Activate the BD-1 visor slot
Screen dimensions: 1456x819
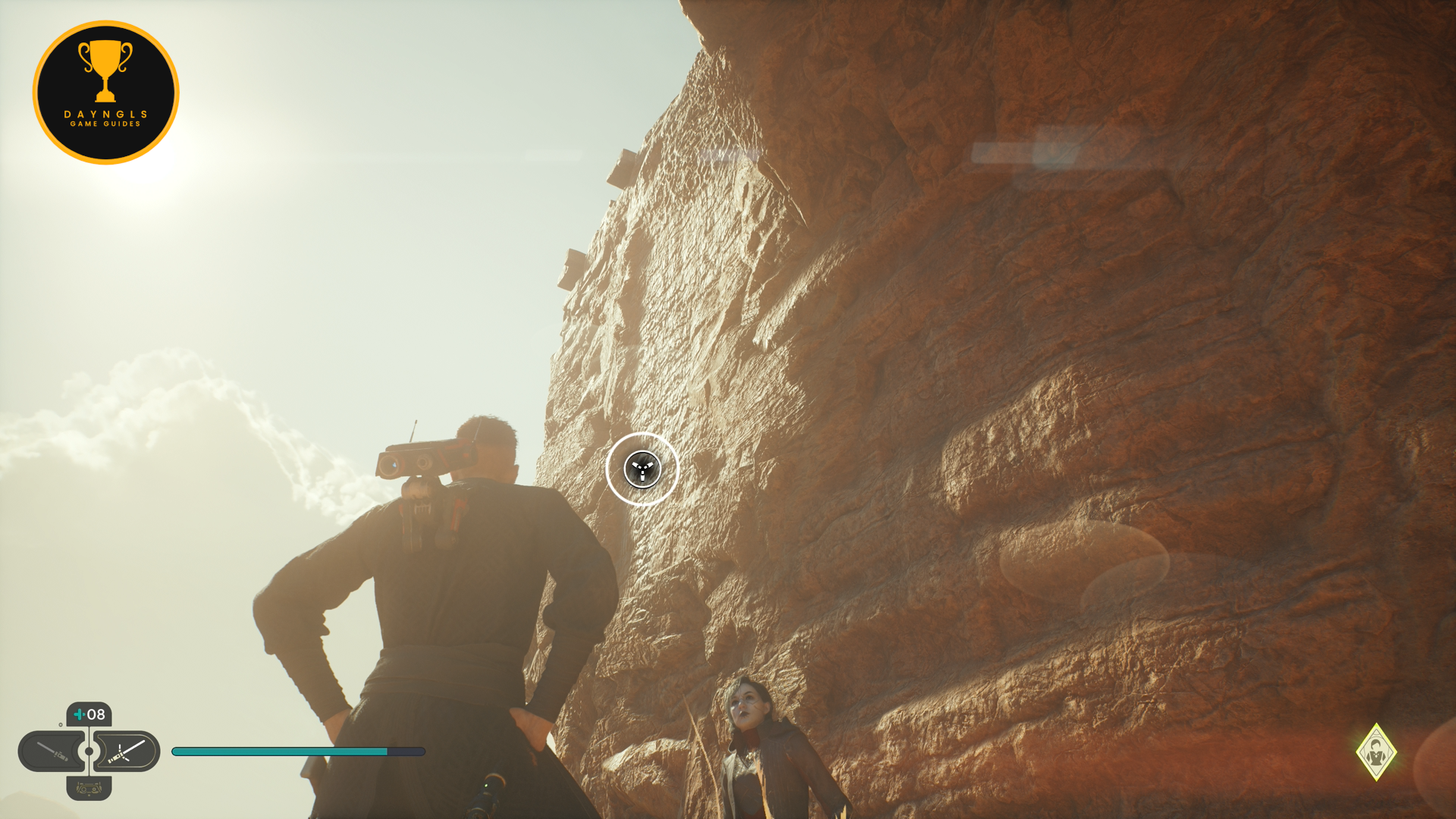click(x=89, y=789)
